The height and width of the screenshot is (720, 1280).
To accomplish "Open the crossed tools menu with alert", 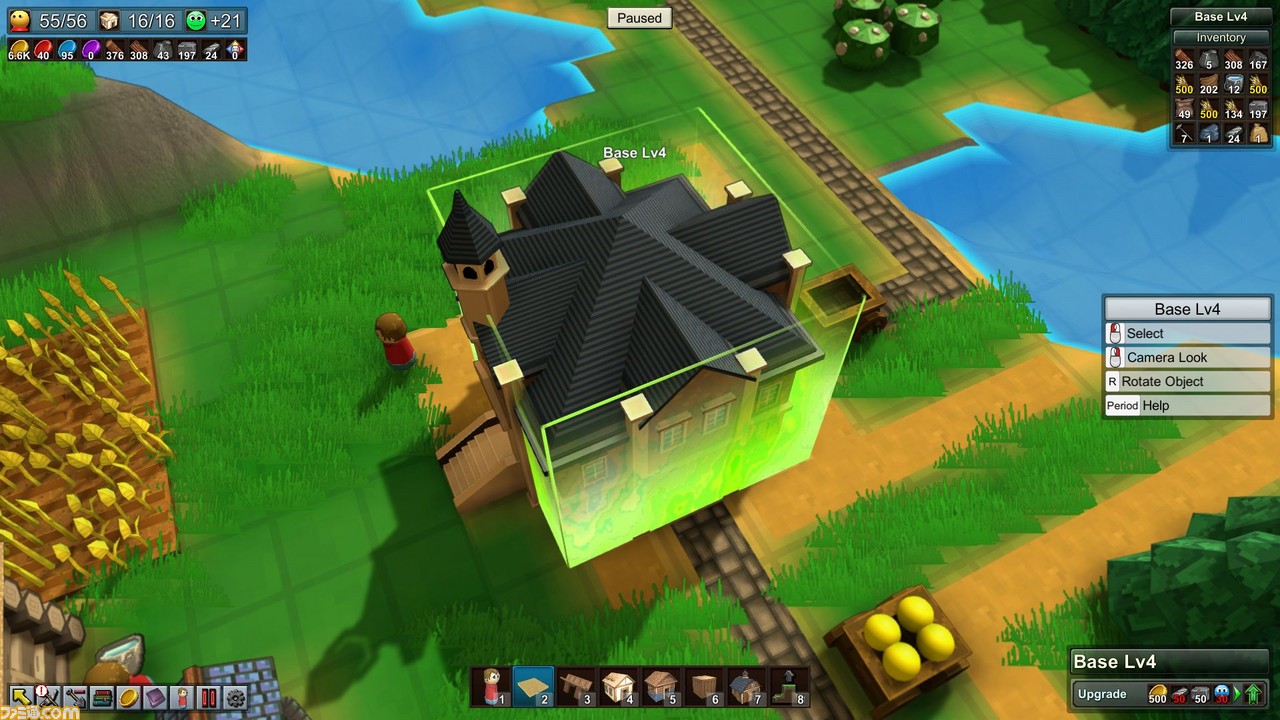I will [47, 697].
